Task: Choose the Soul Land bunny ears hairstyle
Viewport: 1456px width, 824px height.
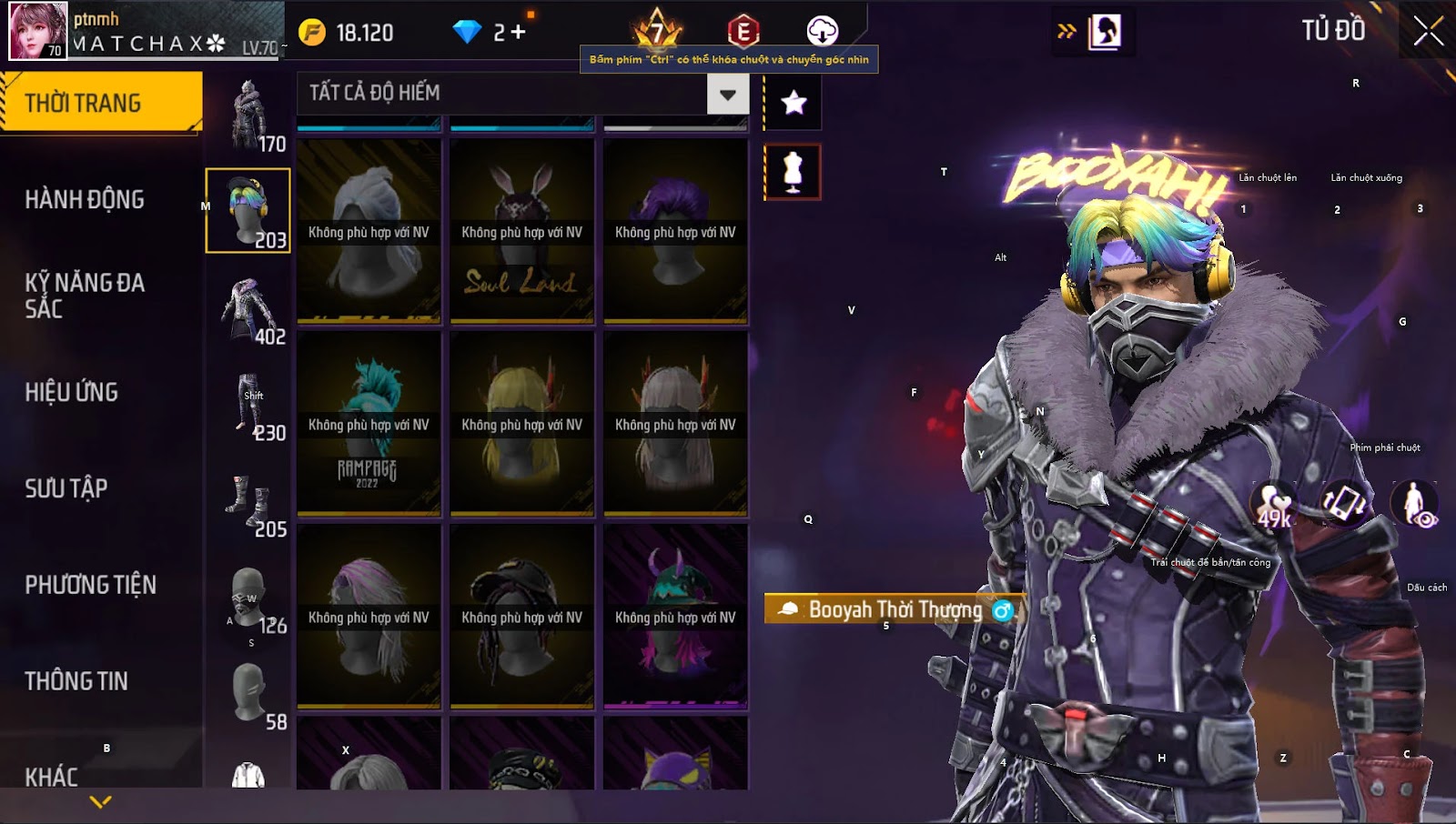Action: coord(521,231)
